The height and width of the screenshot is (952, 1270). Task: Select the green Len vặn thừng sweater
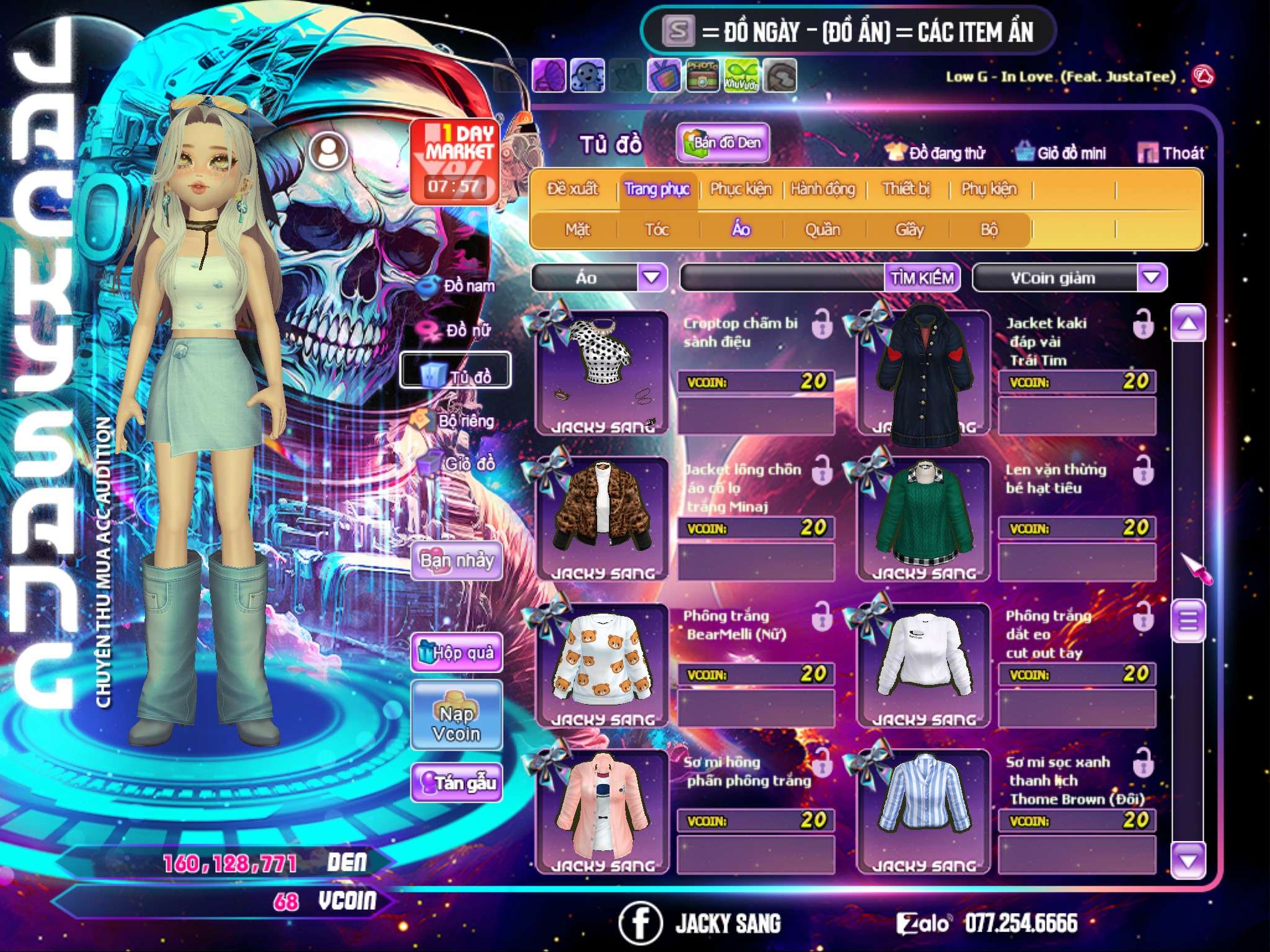(923, 519)
